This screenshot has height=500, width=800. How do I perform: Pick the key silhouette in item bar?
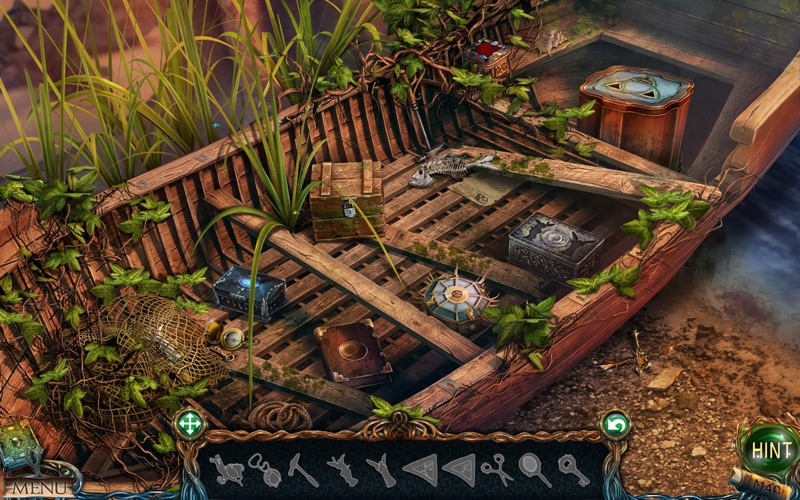click(x=574, y=468)
